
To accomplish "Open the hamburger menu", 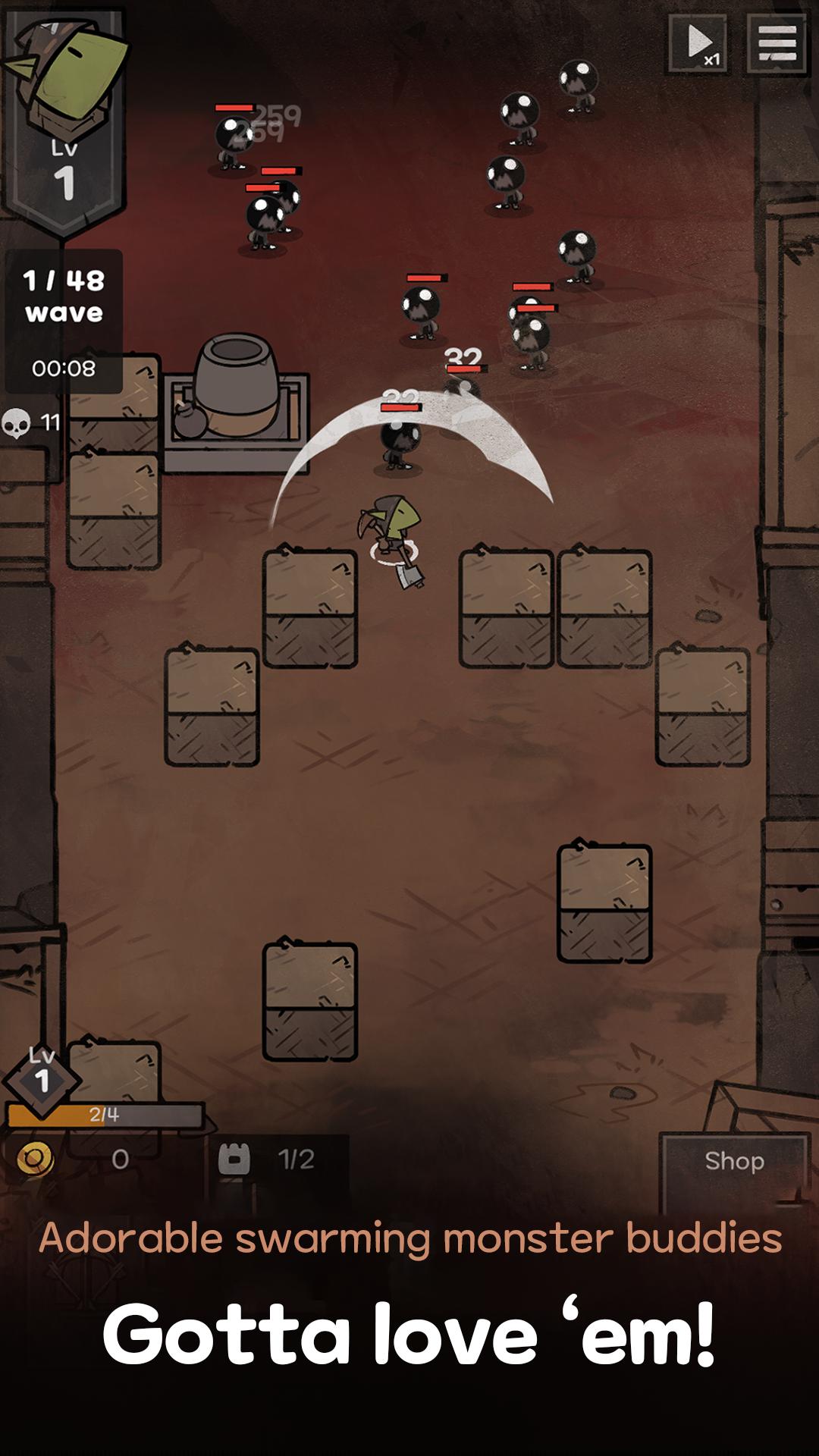I will pos(777,44).
